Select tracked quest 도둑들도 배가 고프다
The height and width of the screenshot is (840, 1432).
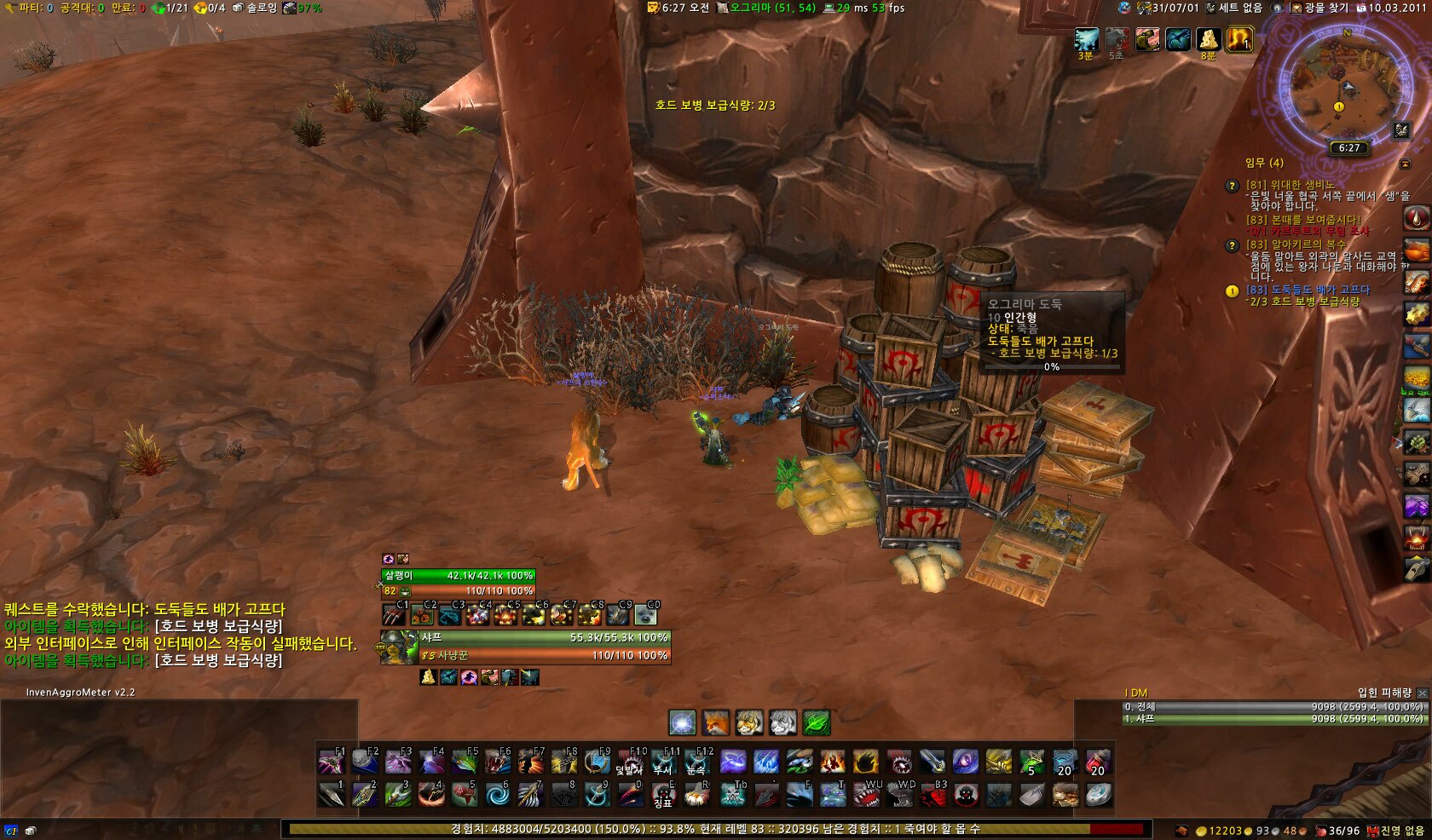(1308, 290)
